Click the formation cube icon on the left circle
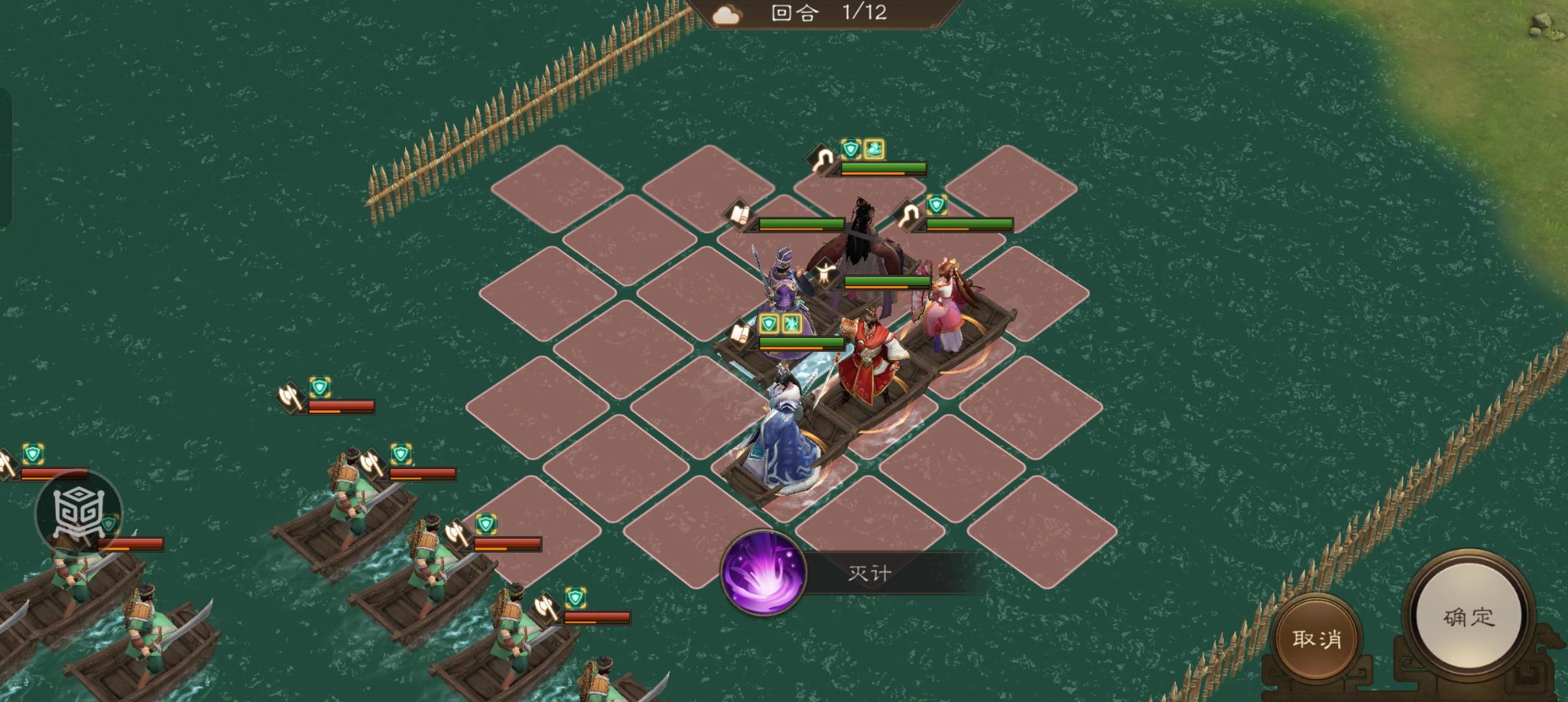Viewport: 1568px width, 702px height. click(x=78, y=513)
